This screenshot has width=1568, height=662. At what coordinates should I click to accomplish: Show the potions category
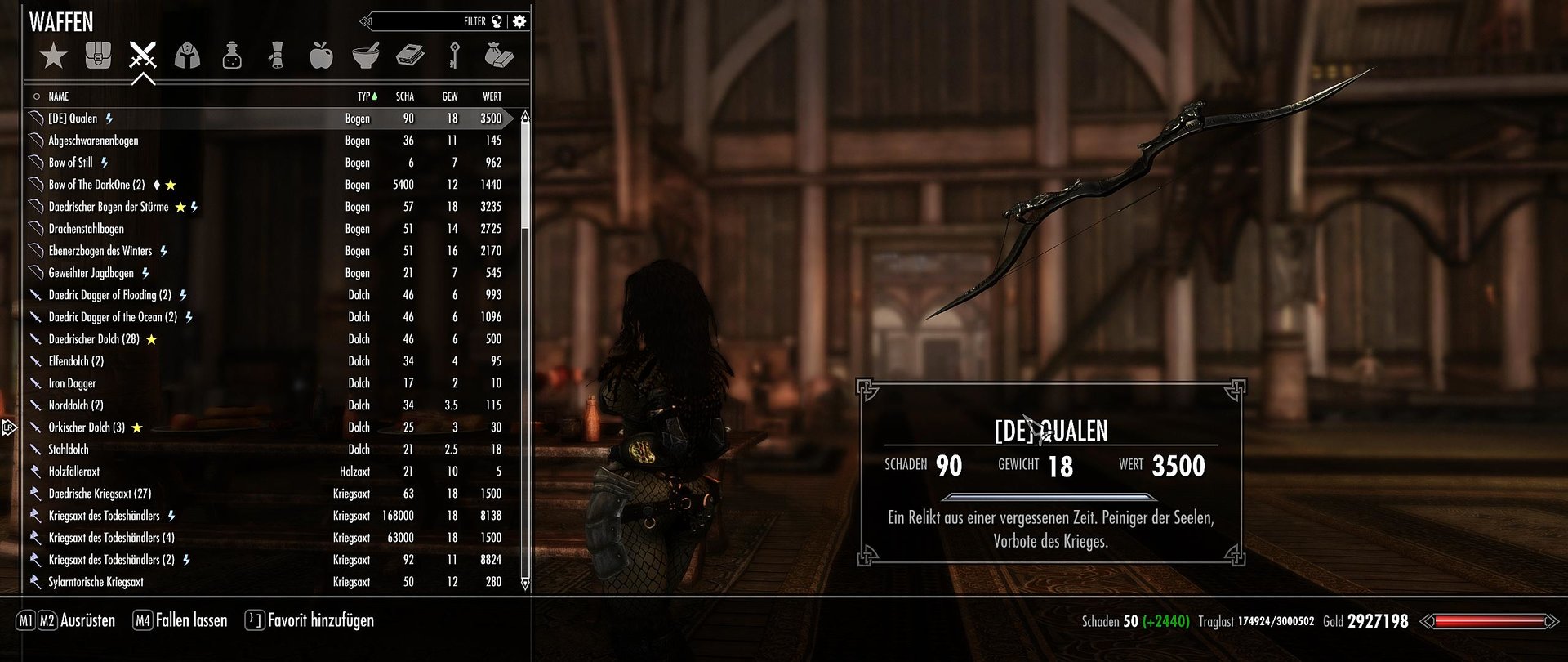(x=232, y=56)
